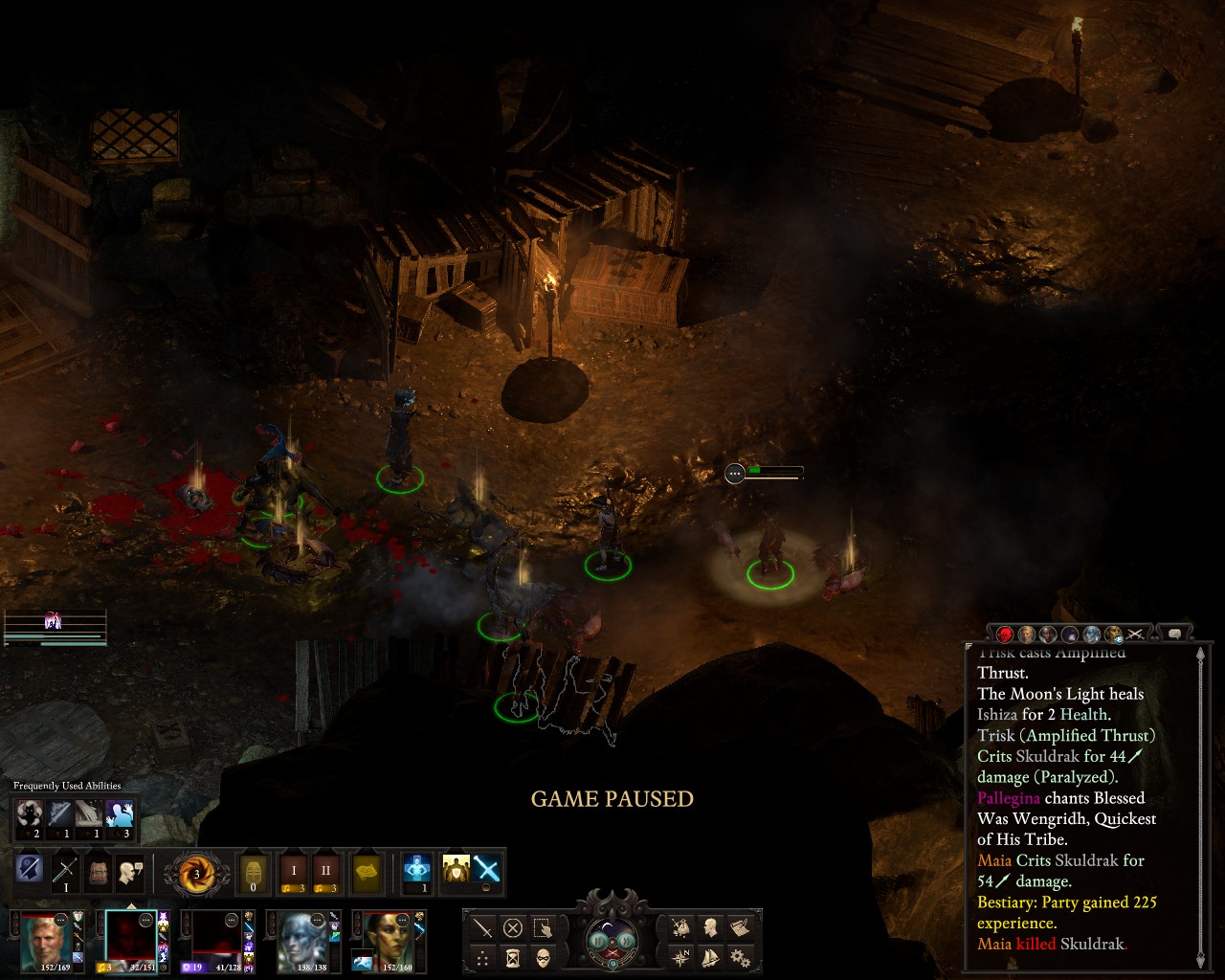Switch weapon set with the crossed-swords I slot
This screenshot has width=1225, height=980.
tap(65, 872)
